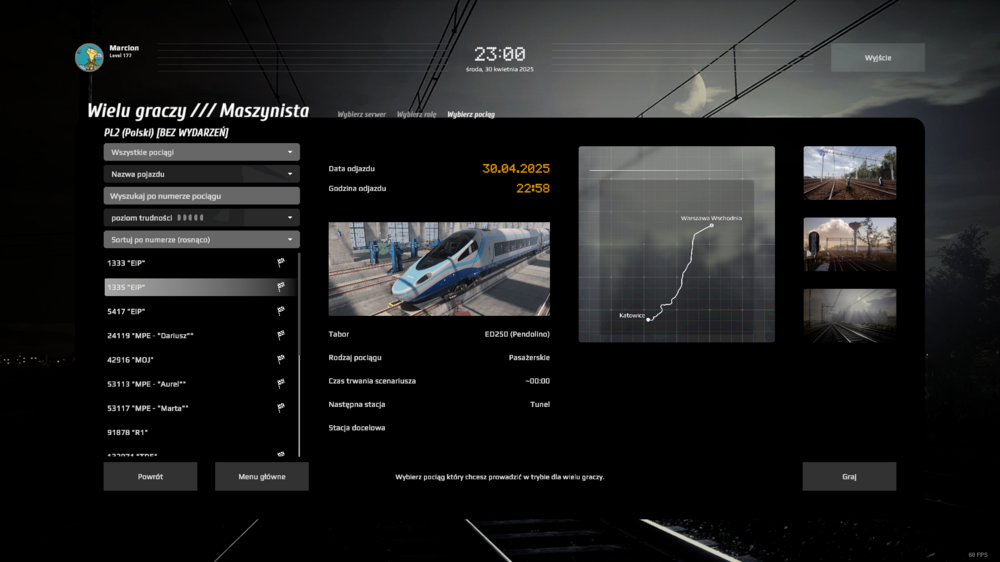Viewport: 1000px width, 562px height.
Task: Open the ED250 Pendolino train preview image
Action: point(439,269)
